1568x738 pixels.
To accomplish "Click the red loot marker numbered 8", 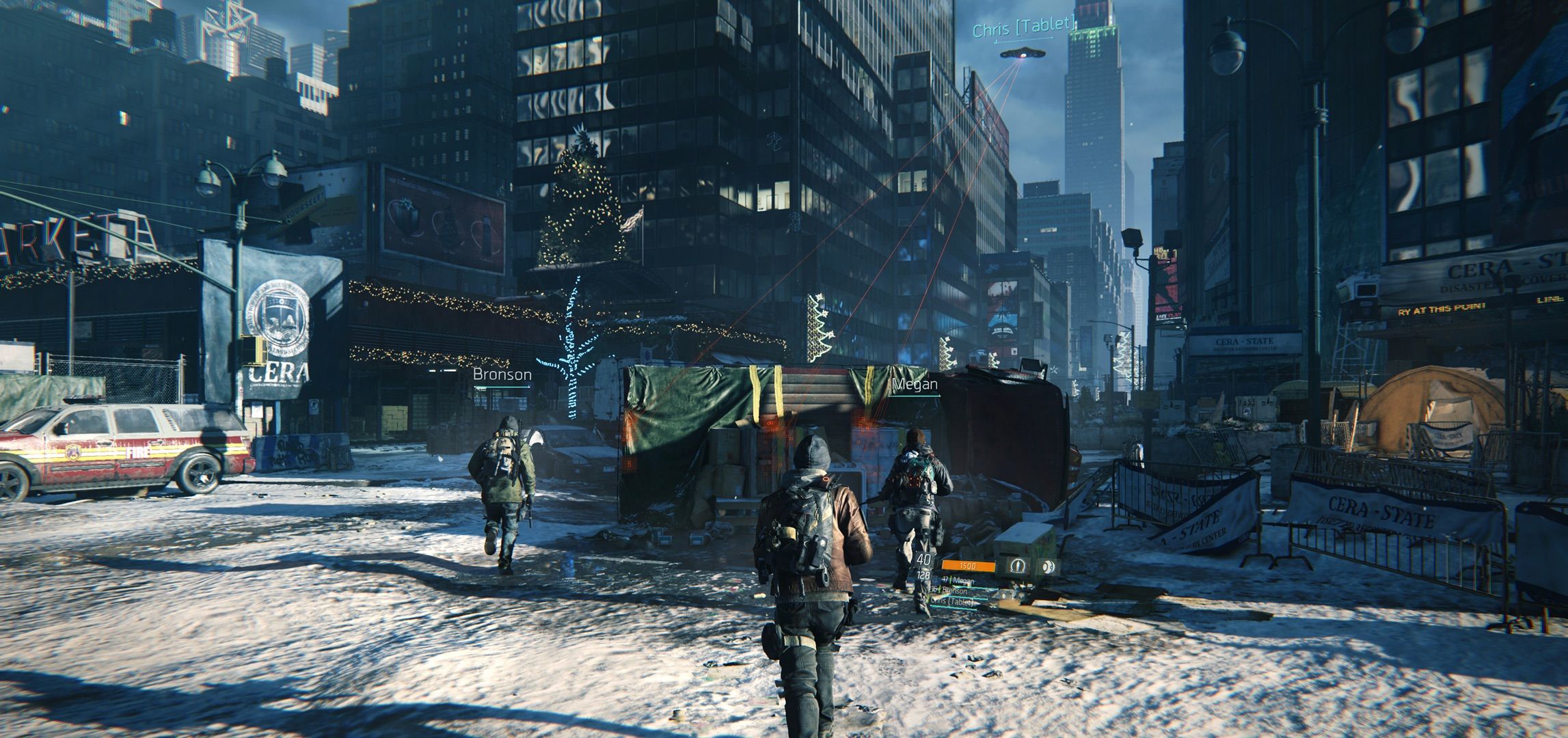I will tap(629, 465).
